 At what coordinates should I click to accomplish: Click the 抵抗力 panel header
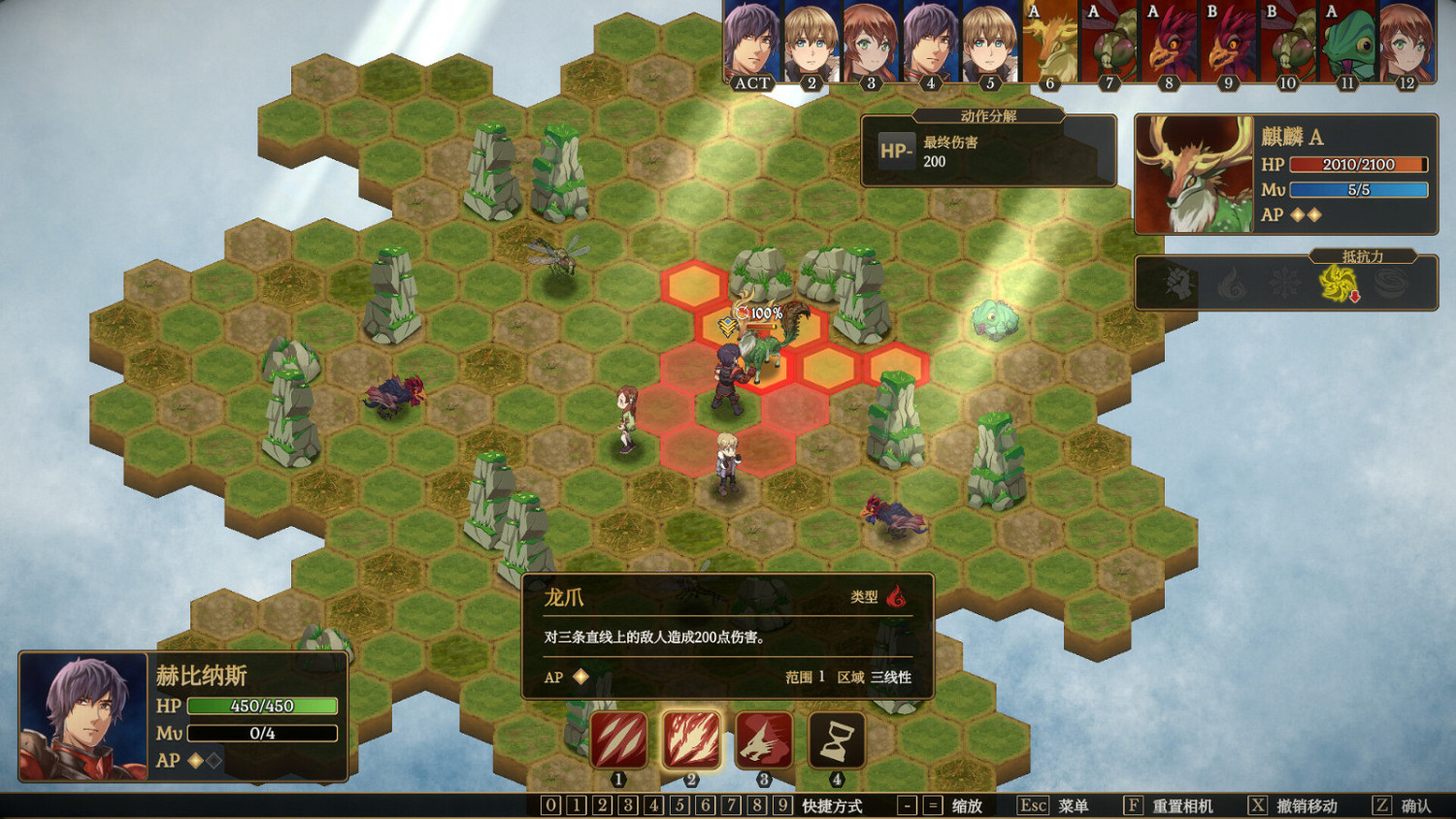pos(1362,254)
